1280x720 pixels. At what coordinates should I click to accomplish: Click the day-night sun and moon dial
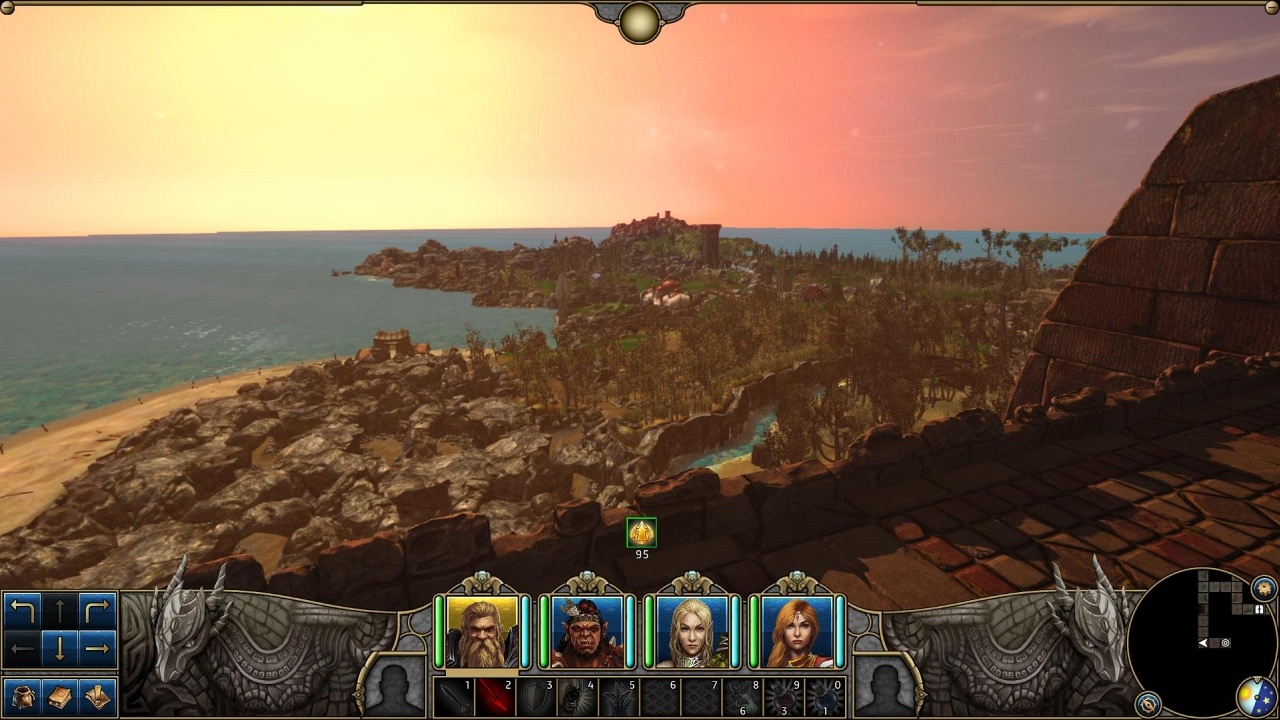(x=1255, y=697)
